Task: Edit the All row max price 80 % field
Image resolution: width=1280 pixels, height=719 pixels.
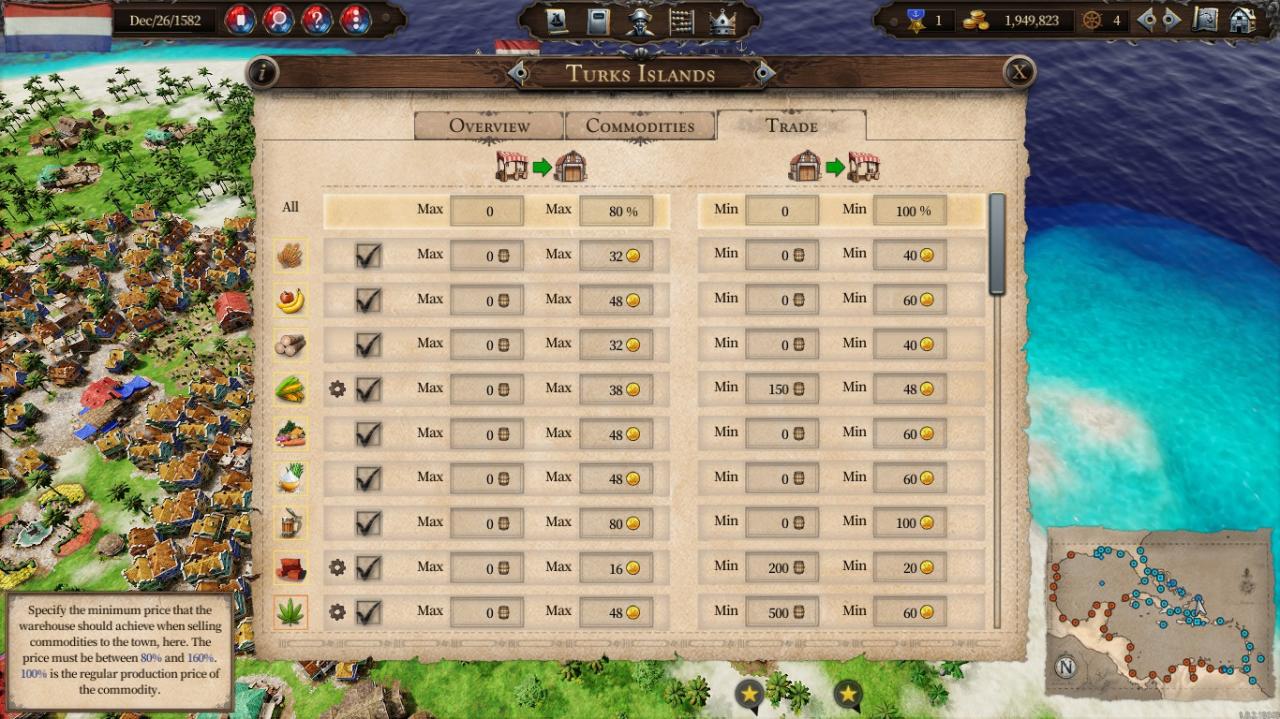Action: coord(616,211)
